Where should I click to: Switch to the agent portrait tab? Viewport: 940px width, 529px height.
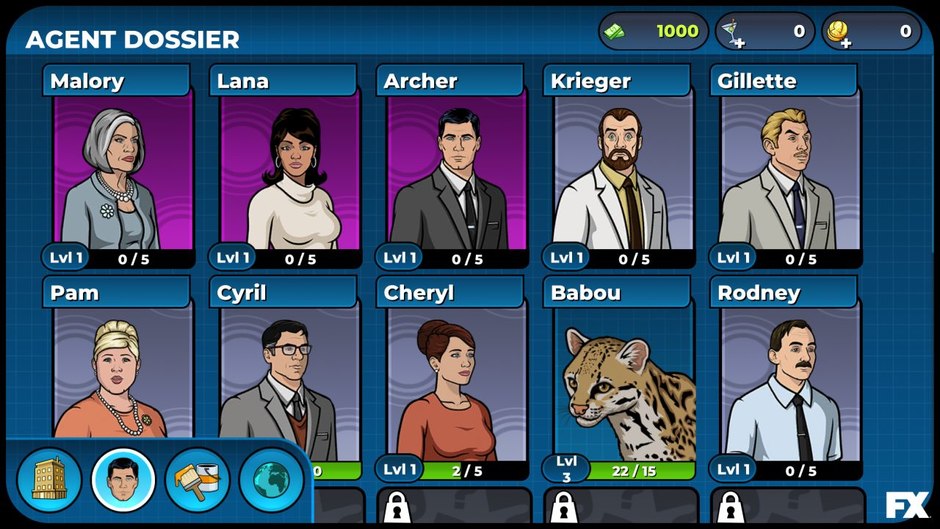point(123,480)
